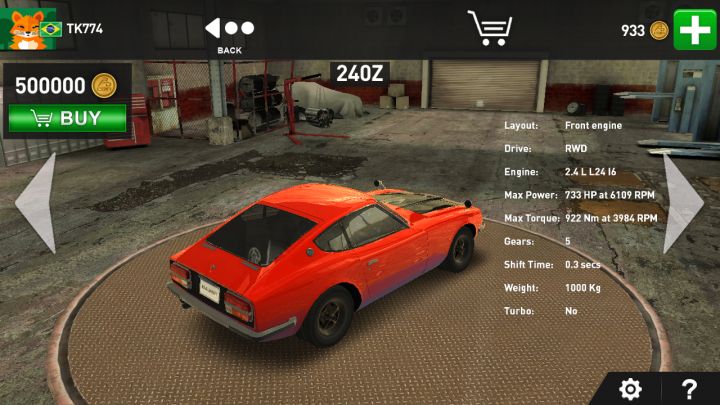Image resolution: width=720 pixels, height=405 pixels.
Task: Open the TK774 player profile avatar
Action: (23, 30)
